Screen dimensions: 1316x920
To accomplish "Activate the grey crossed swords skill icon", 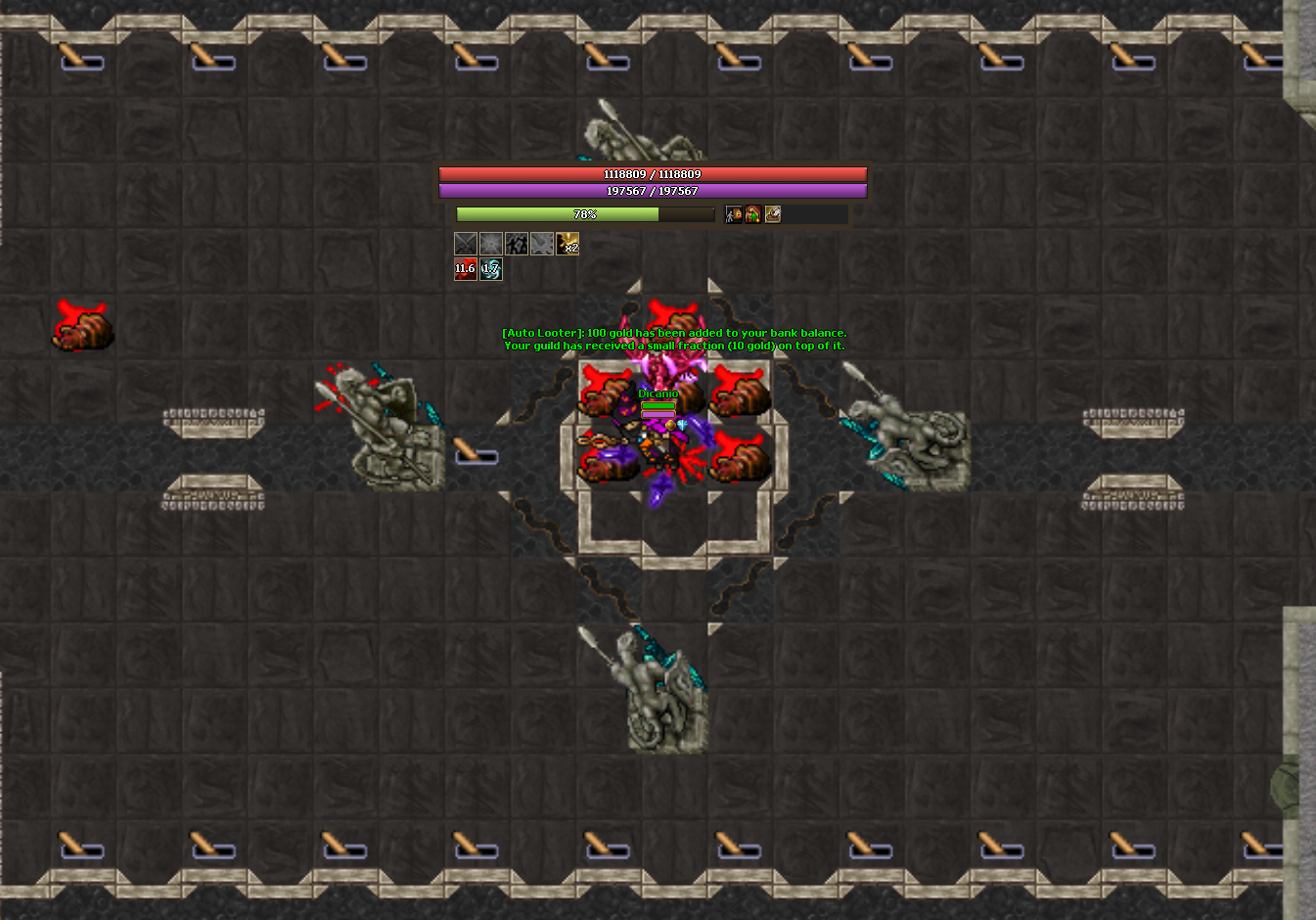I will pyautogui.click(x=466, y=244).
